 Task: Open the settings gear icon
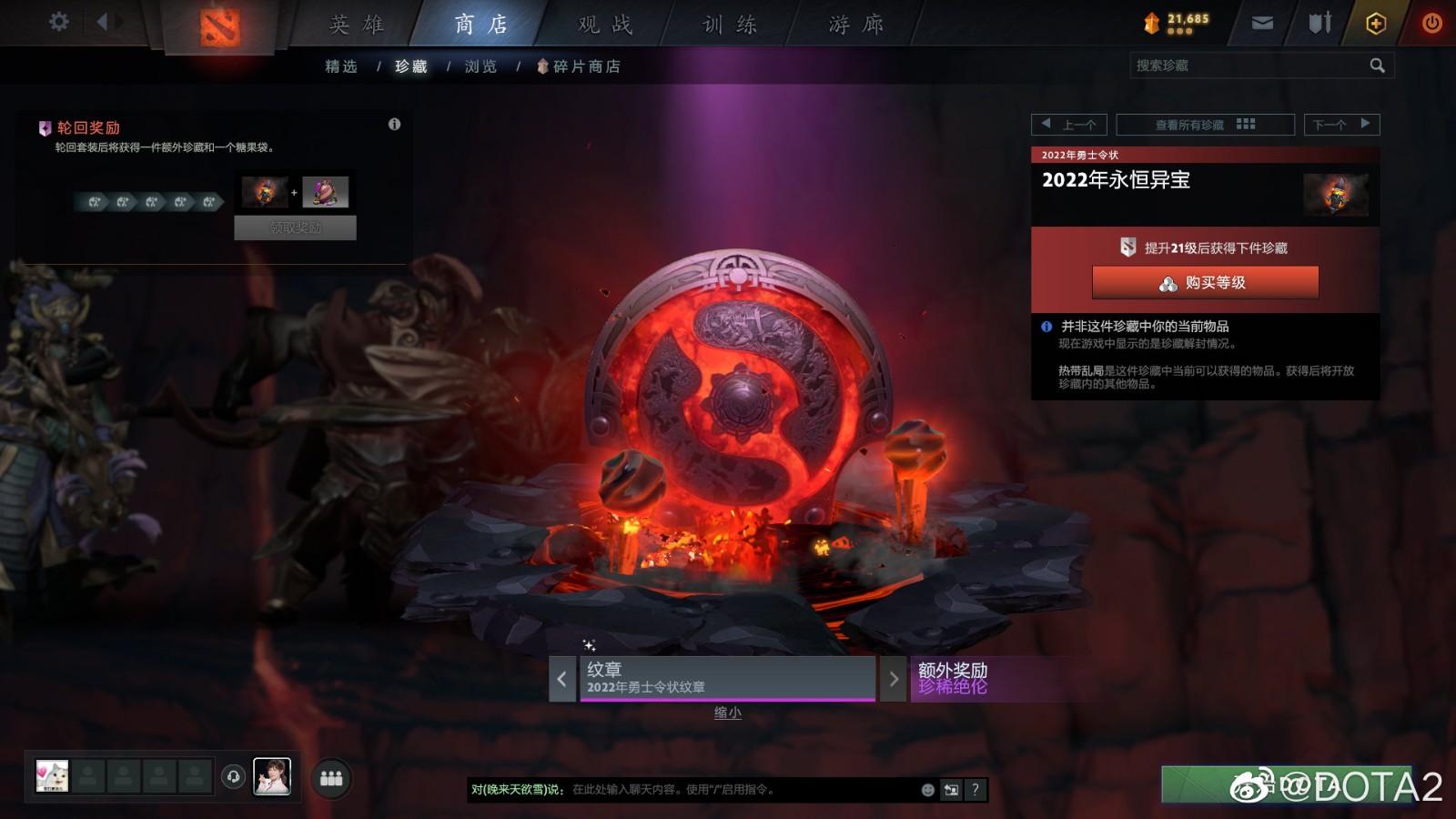(x=59, y=23)
